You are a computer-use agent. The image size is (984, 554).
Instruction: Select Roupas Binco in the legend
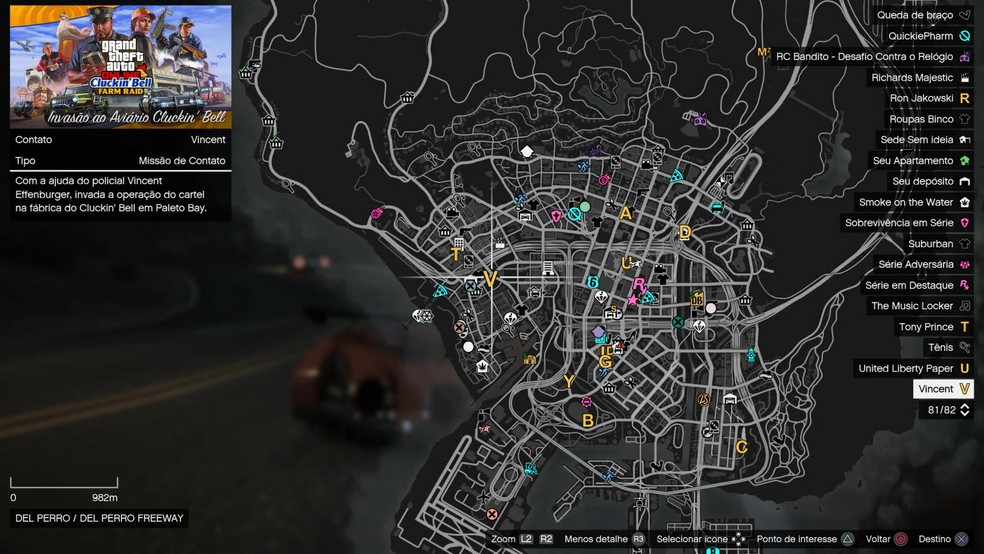click(926, 119)
